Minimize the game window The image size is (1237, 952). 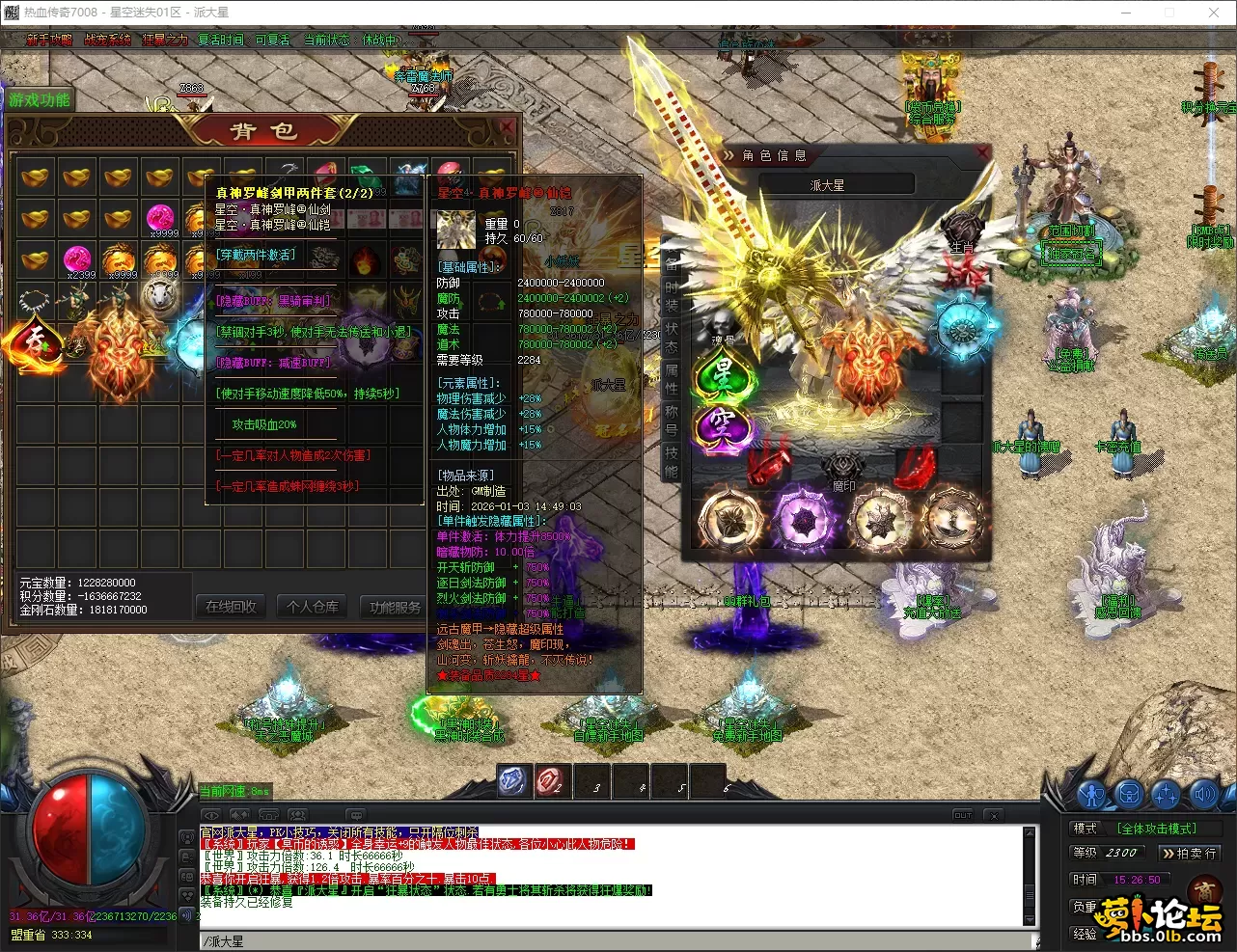tap(1125, 13)
